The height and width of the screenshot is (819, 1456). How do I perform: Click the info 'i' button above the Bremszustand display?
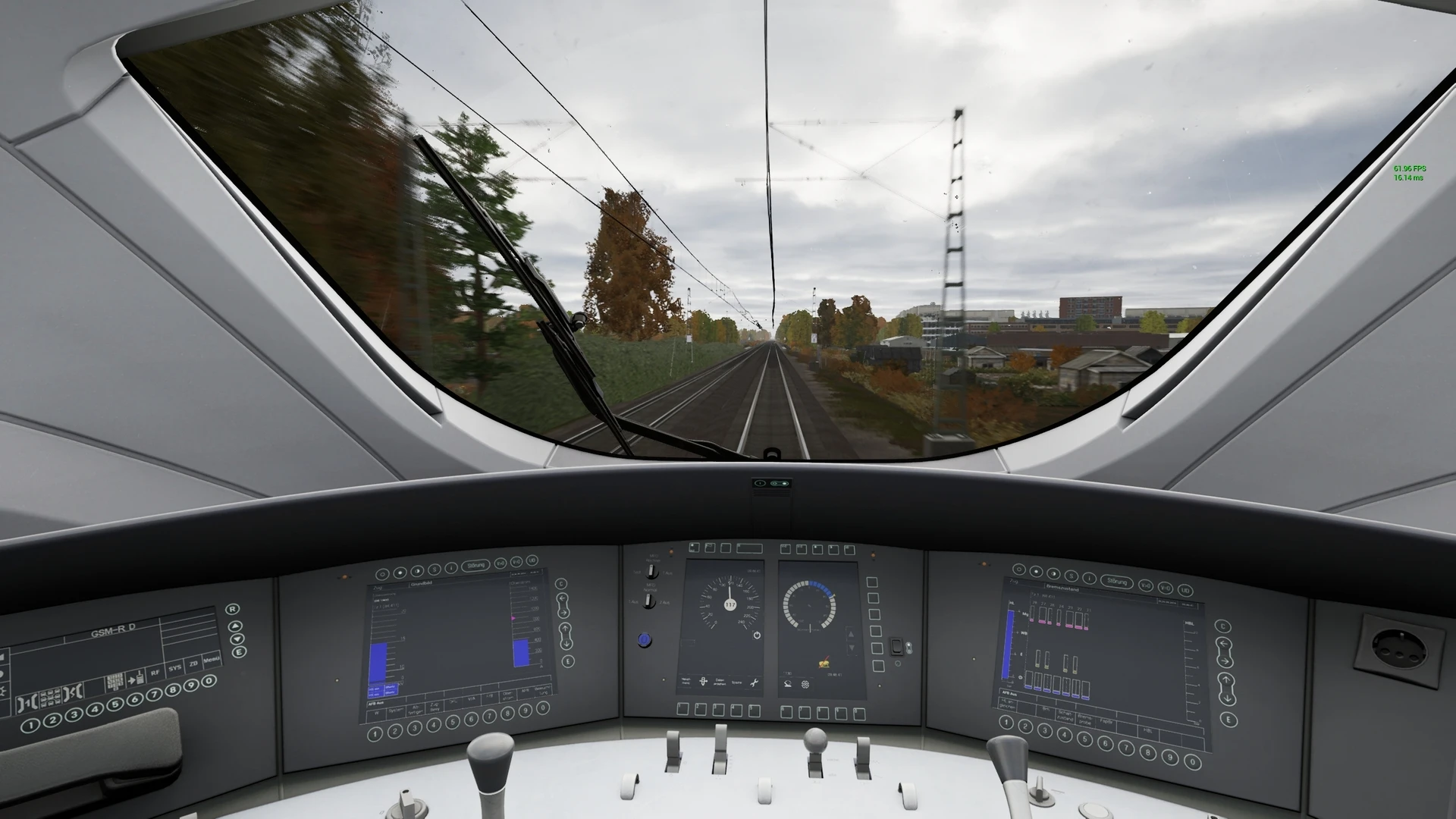point(1088,577)
